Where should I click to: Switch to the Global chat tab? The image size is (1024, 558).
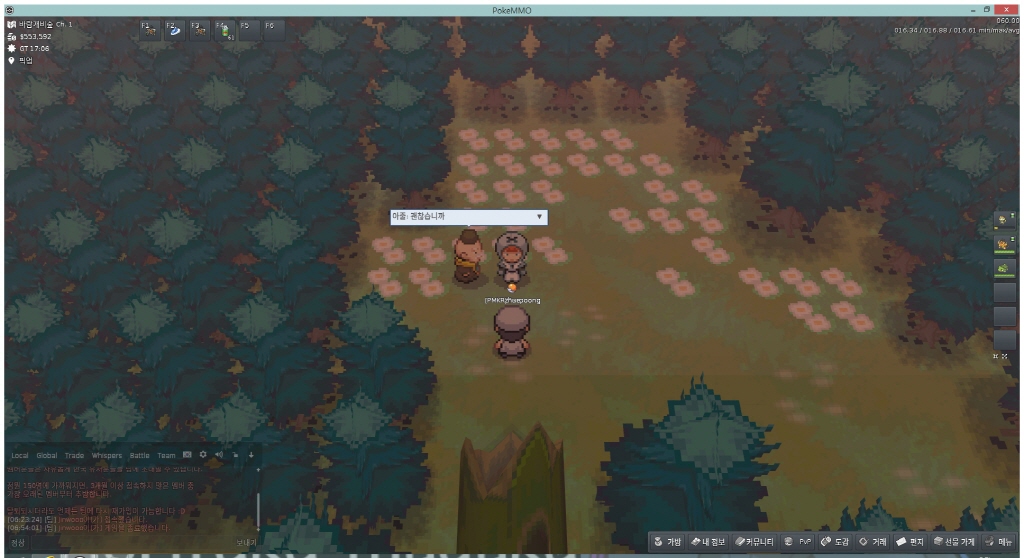pyautogui.click(x=47, y=455)
